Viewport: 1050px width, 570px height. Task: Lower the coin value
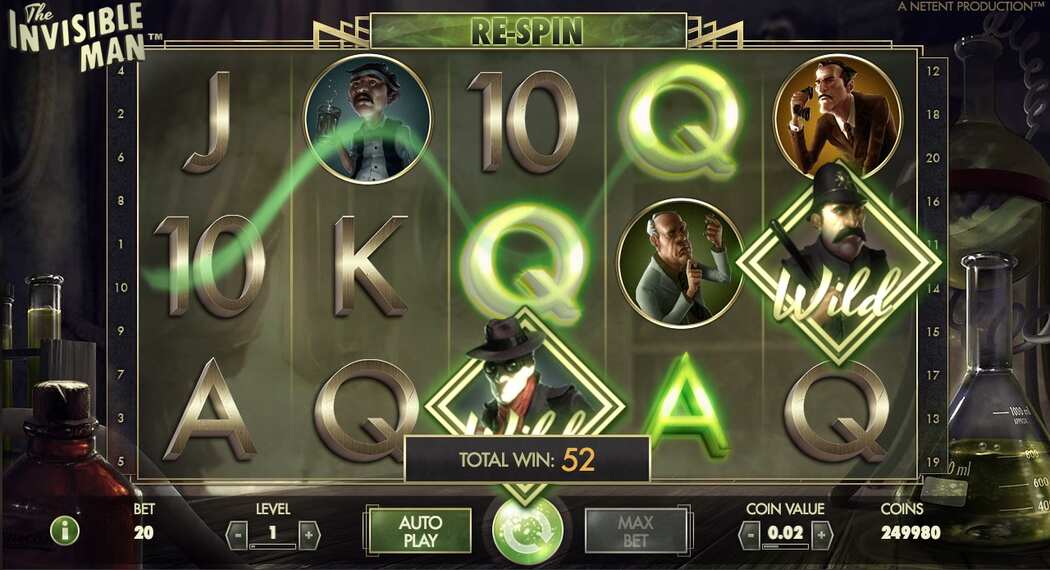pos(750,534)
